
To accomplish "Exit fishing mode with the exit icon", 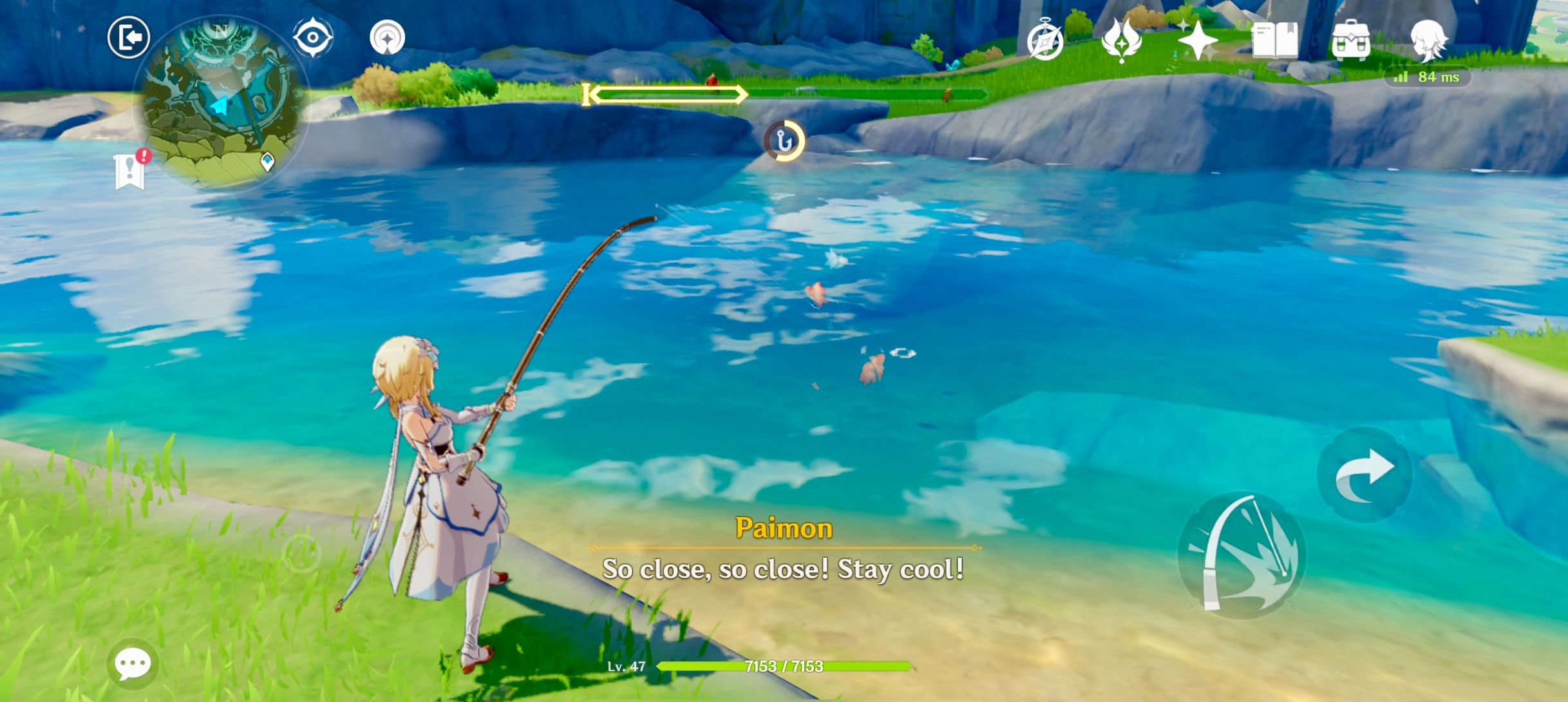I will (129, 37).
